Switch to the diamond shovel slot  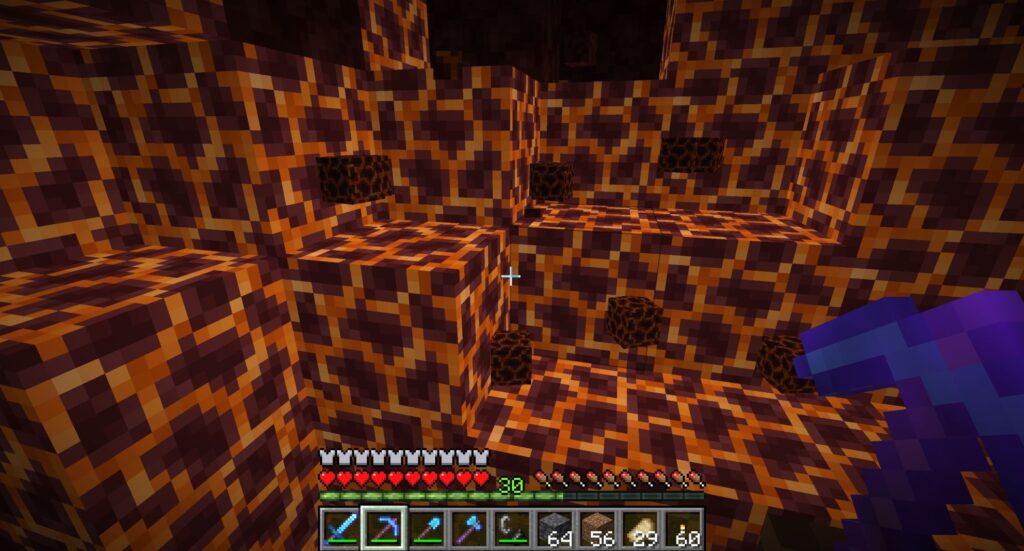(426, 527)
